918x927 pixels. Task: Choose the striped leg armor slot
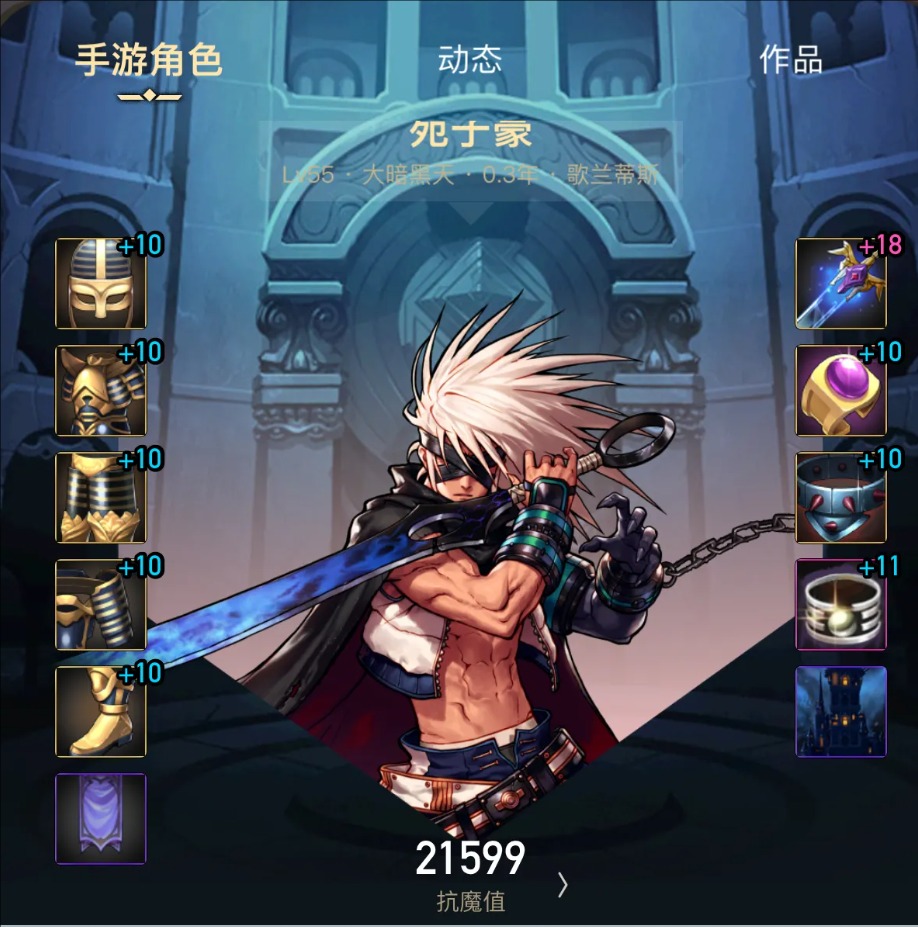(x=101, y=498)
